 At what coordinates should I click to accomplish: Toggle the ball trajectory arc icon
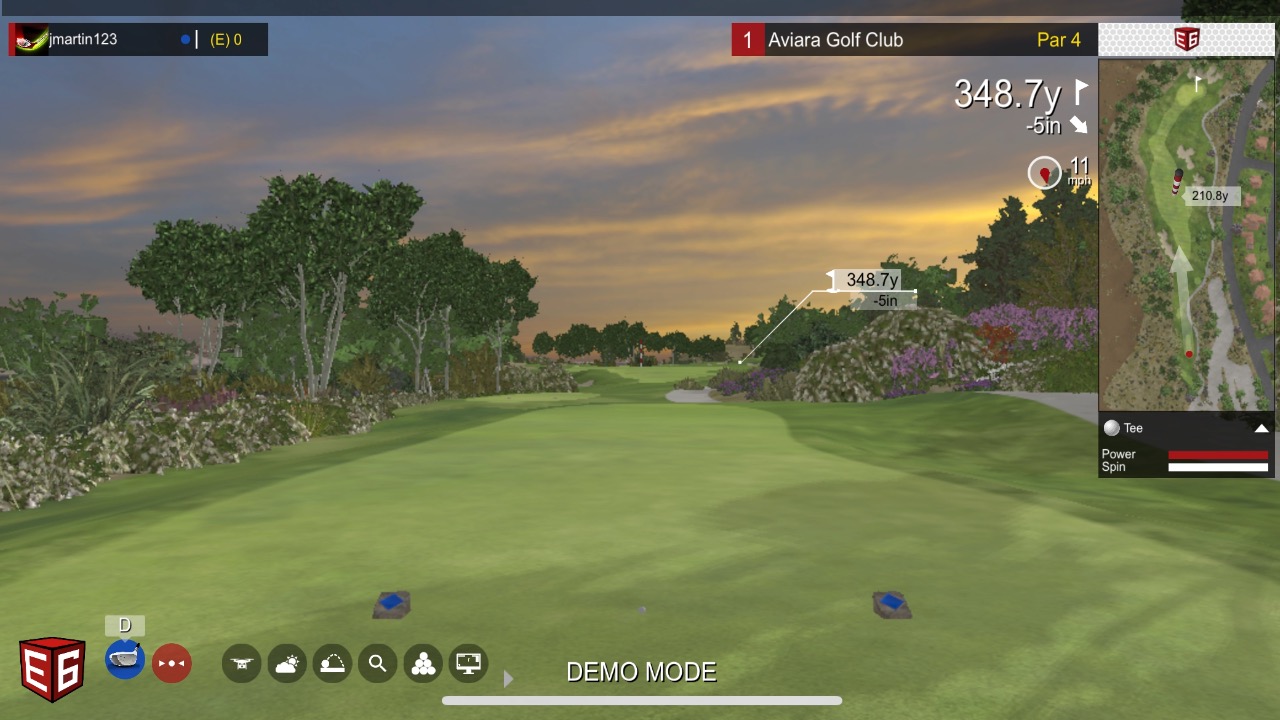(332, 663)
